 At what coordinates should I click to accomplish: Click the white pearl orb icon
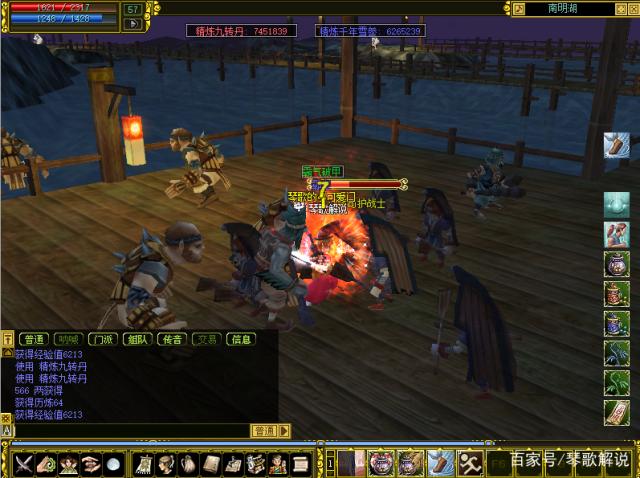(x=113, y=464)
